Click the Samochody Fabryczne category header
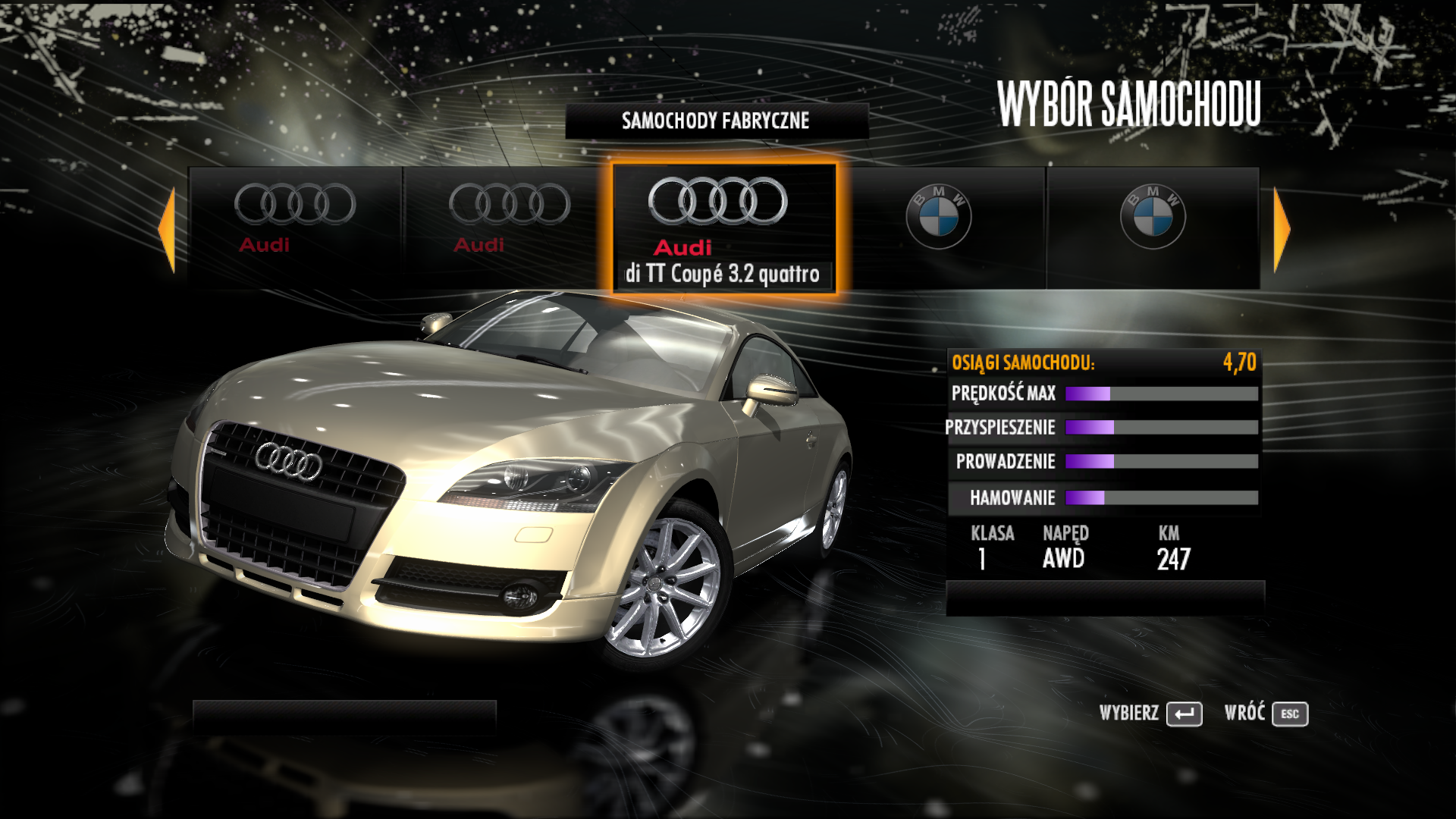The height and width of the screenshot is (819, 1456). point(716,121)
